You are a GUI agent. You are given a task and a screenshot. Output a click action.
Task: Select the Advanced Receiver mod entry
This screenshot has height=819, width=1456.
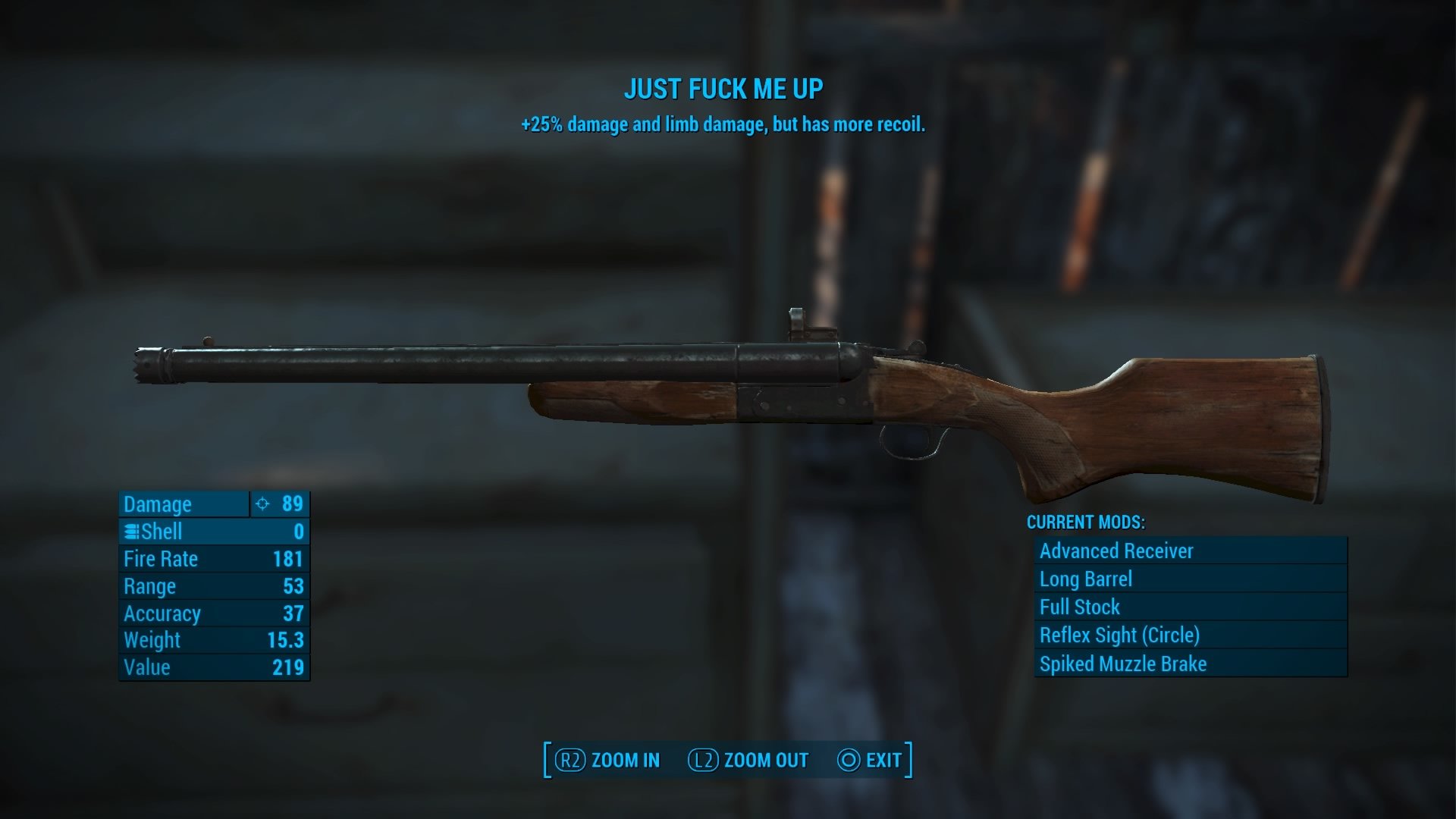click(x=1191, y=551)
